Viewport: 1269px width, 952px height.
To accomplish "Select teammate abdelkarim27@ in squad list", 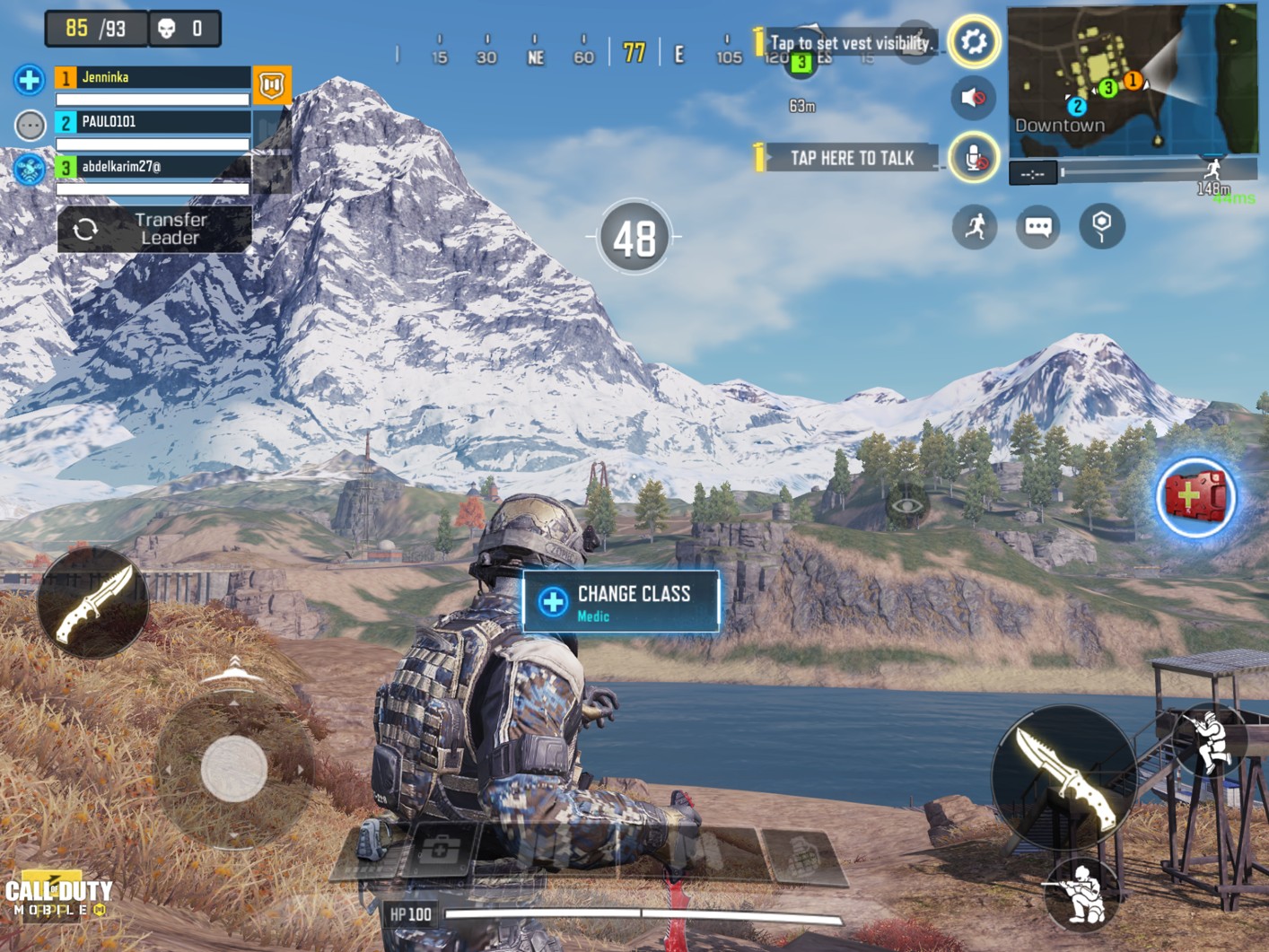I will (152, 167).
